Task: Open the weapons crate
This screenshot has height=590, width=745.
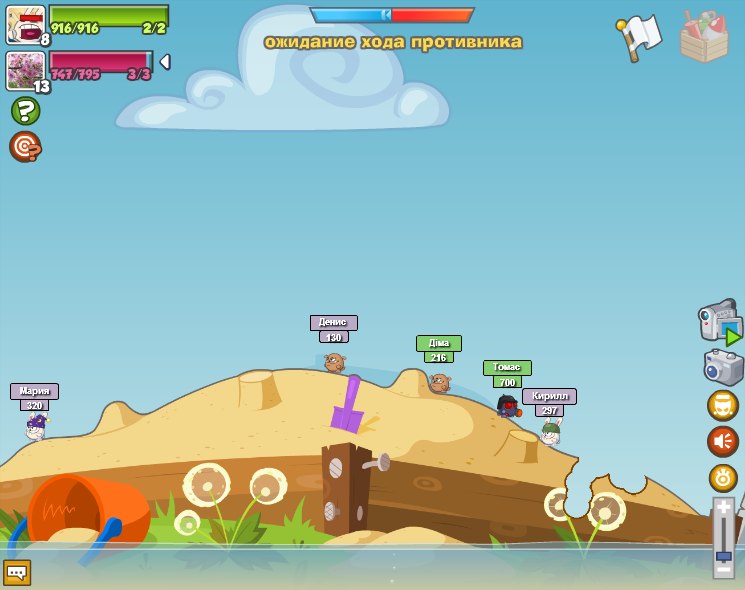Action: point(704,37)
